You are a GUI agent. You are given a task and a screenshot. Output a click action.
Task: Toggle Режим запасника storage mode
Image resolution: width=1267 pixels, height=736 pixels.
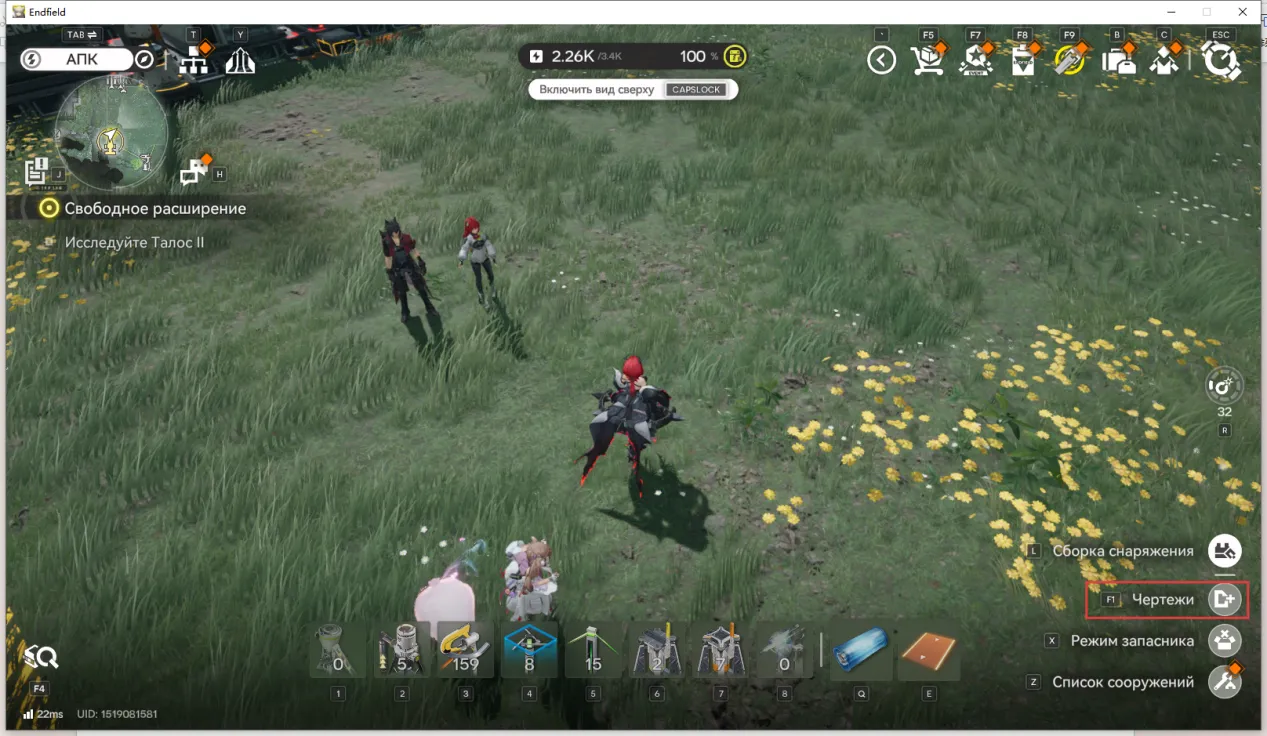(1224, 641)
